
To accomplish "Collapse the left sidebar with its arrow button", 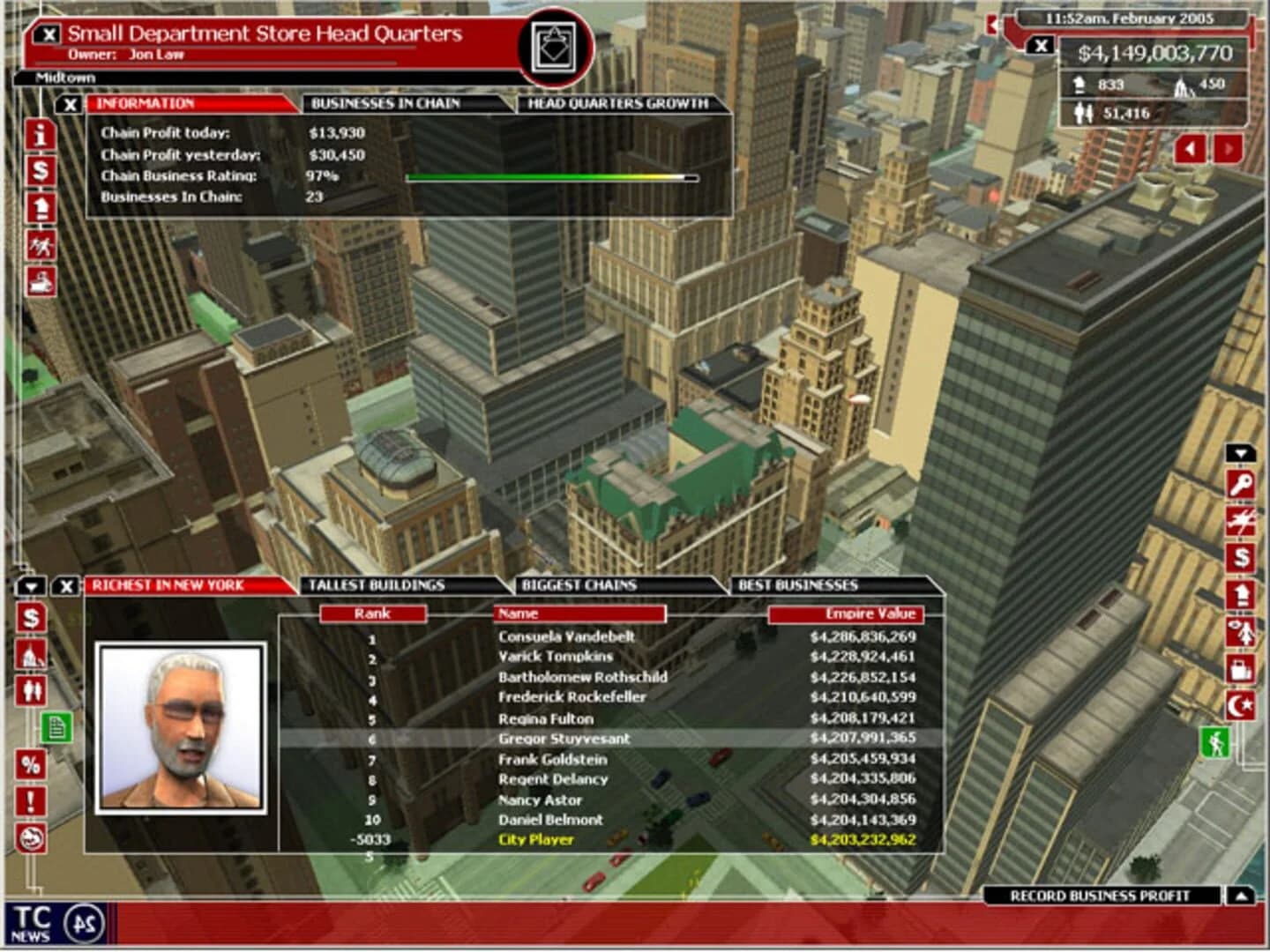I will click(x=31, y=586).
